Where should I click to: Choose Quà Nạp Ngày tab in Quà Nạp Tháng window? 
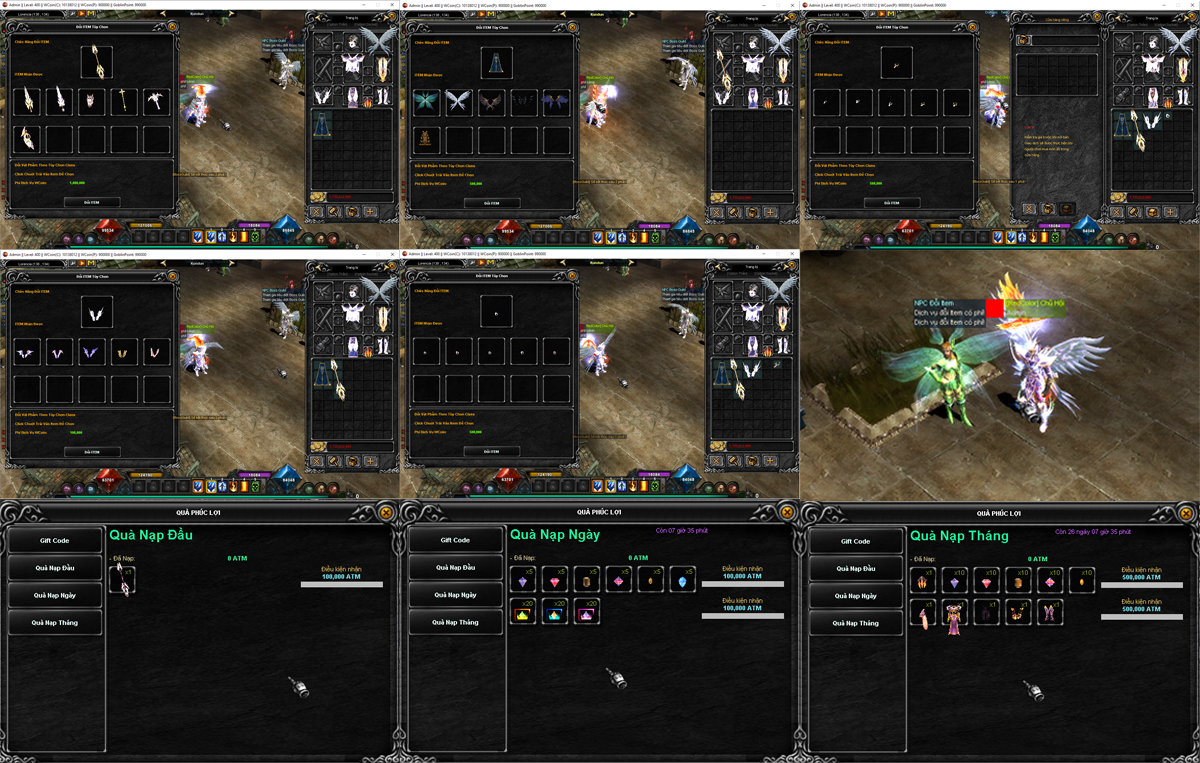point(855,595)
